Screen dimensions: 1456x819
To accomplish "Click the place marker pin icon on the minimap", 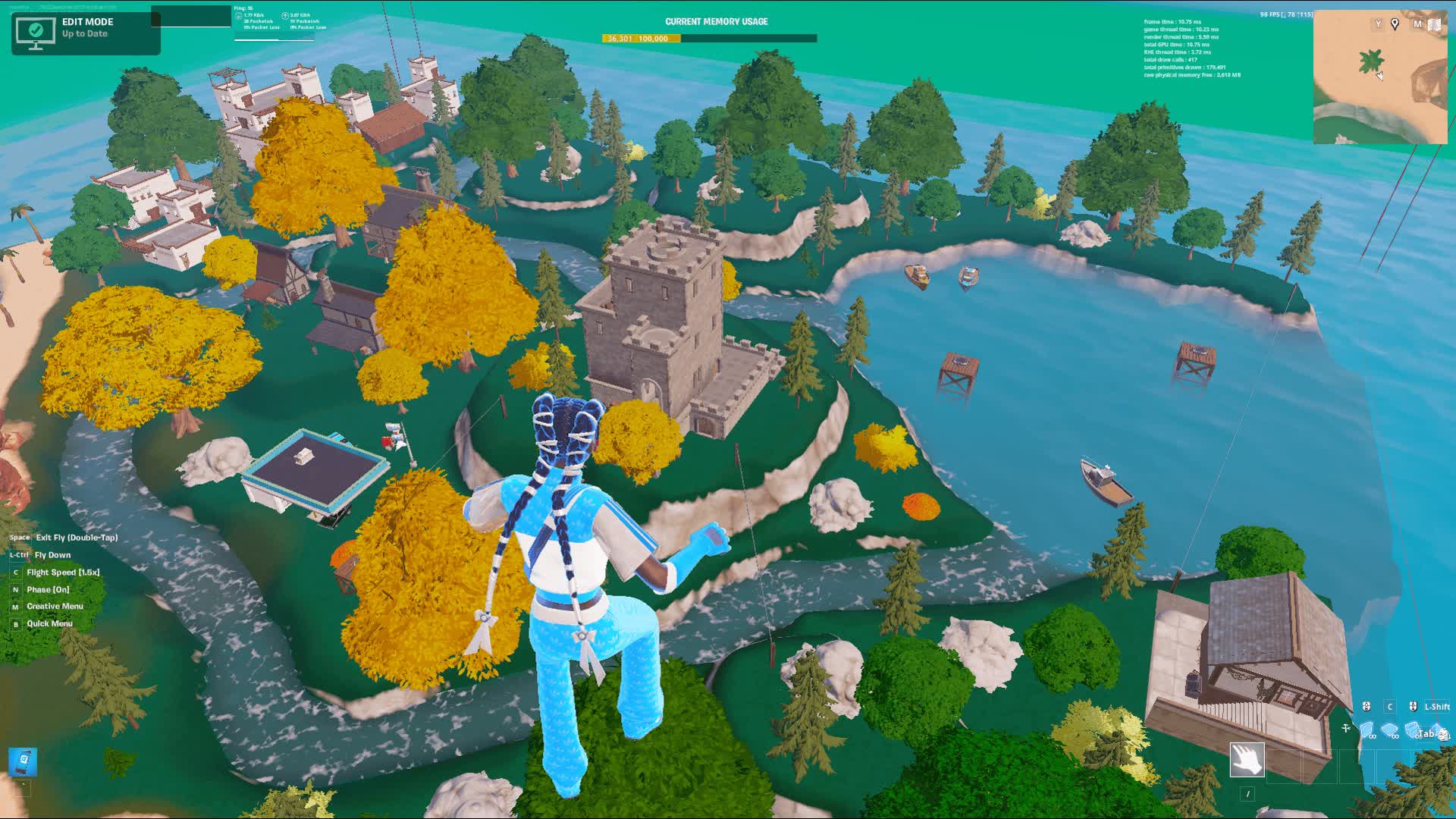I will 1395,24.
